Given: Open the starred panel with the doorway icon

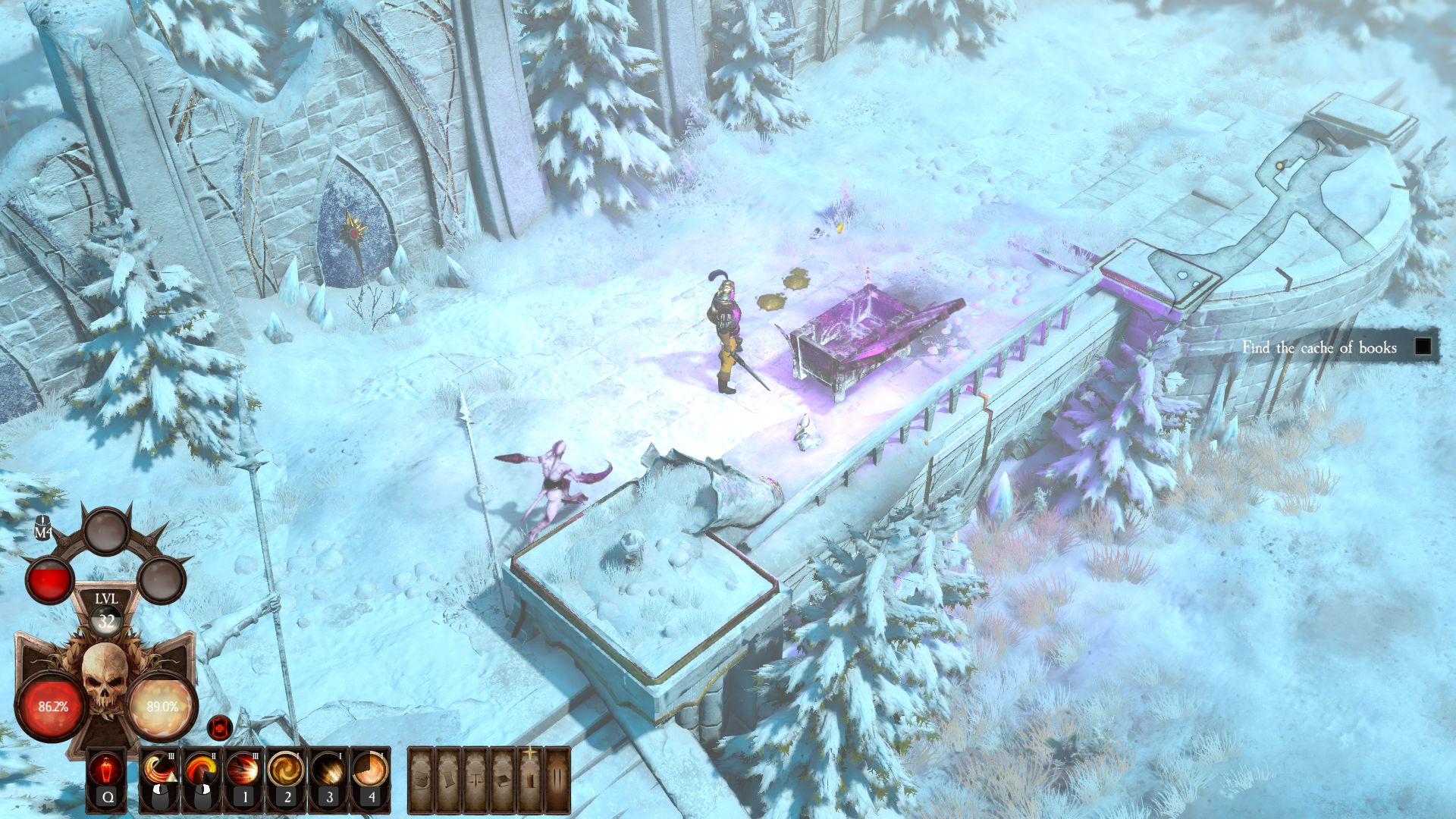Looking at the screenshot, I should click(x=529, y=779).
